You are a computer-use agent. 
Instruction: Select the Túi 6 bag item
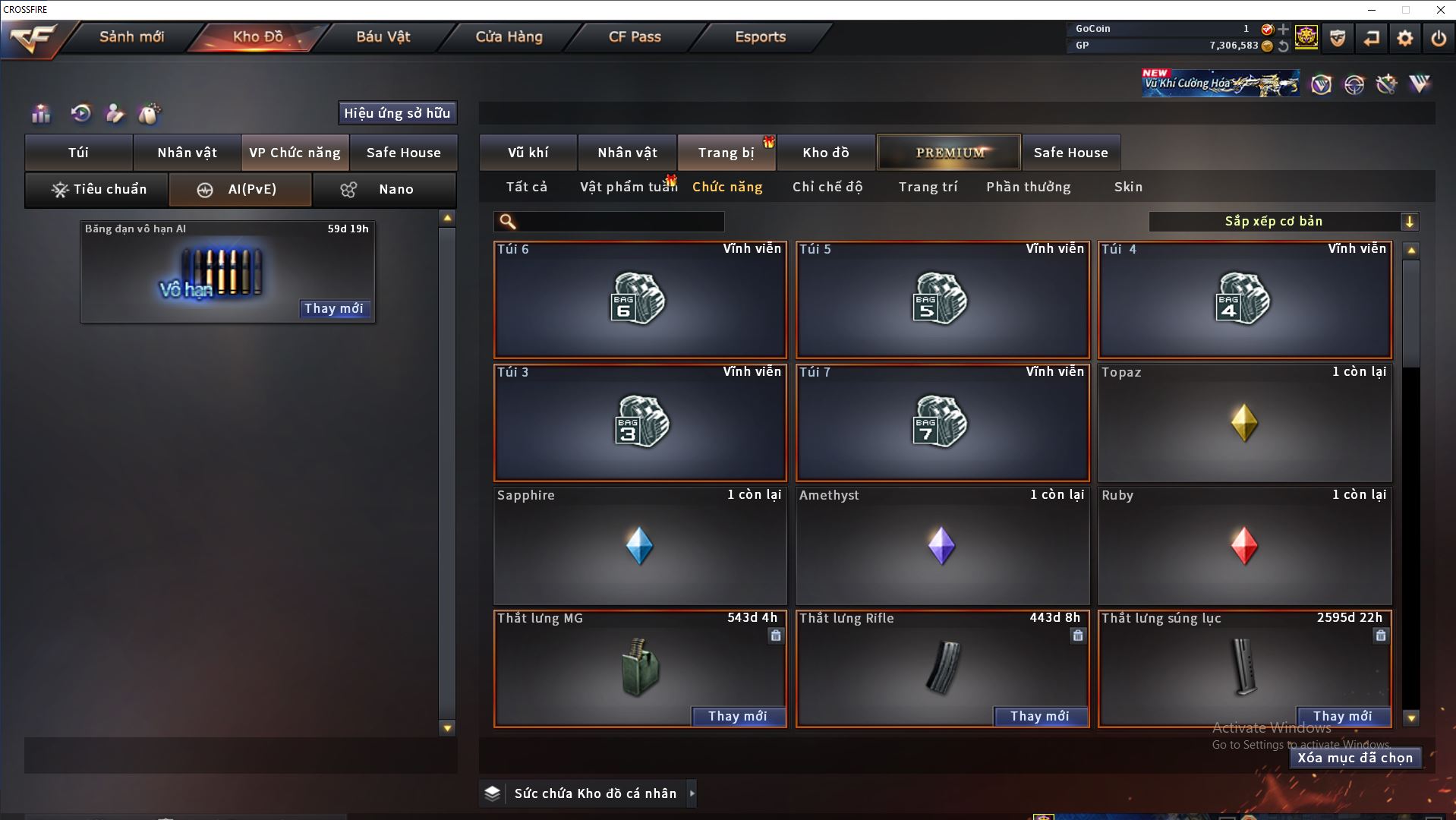point(639,300)
